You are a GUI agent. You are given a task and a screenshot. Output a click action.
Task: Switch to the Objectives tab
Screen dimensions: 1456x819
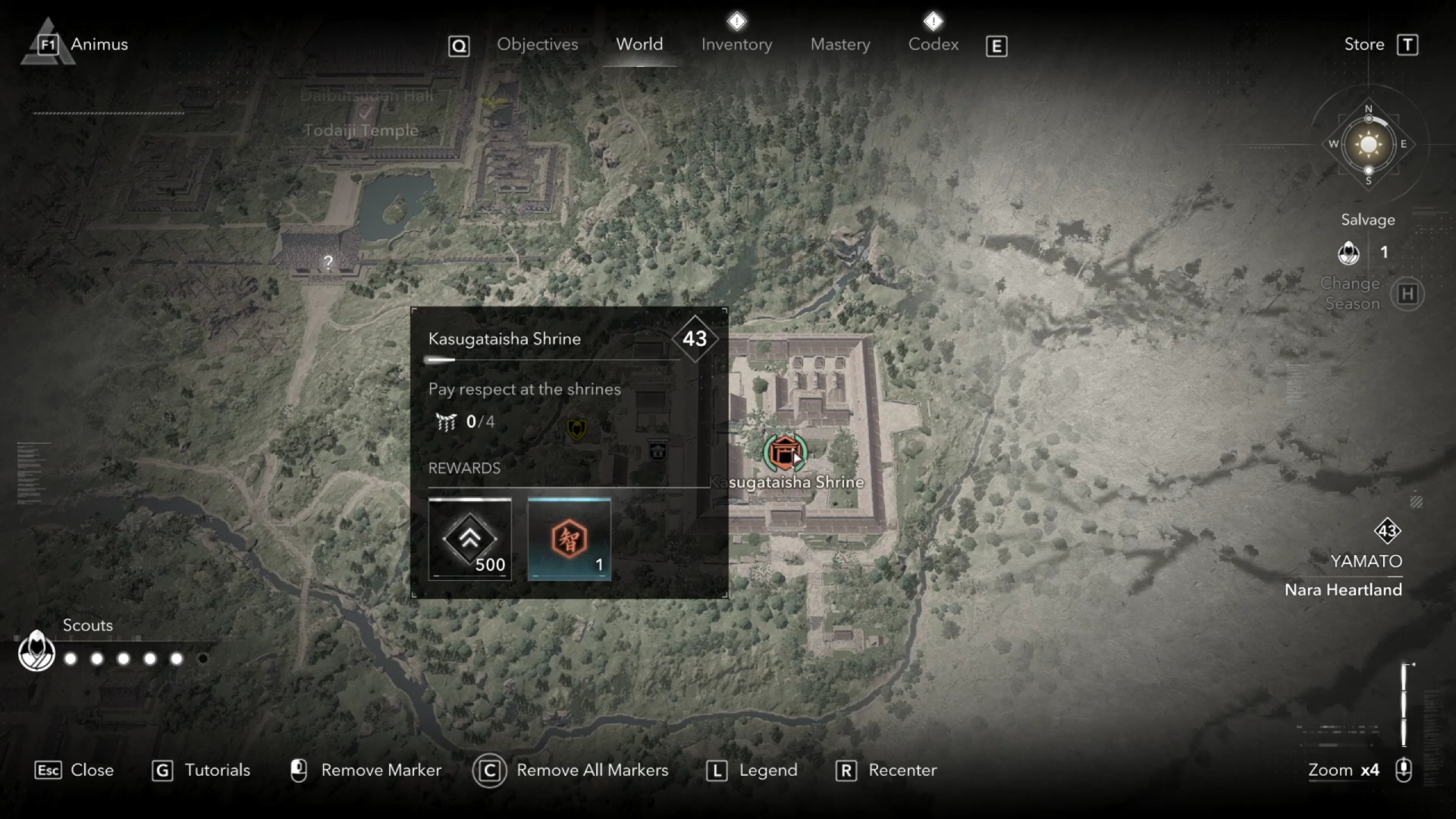click(537, 45)
